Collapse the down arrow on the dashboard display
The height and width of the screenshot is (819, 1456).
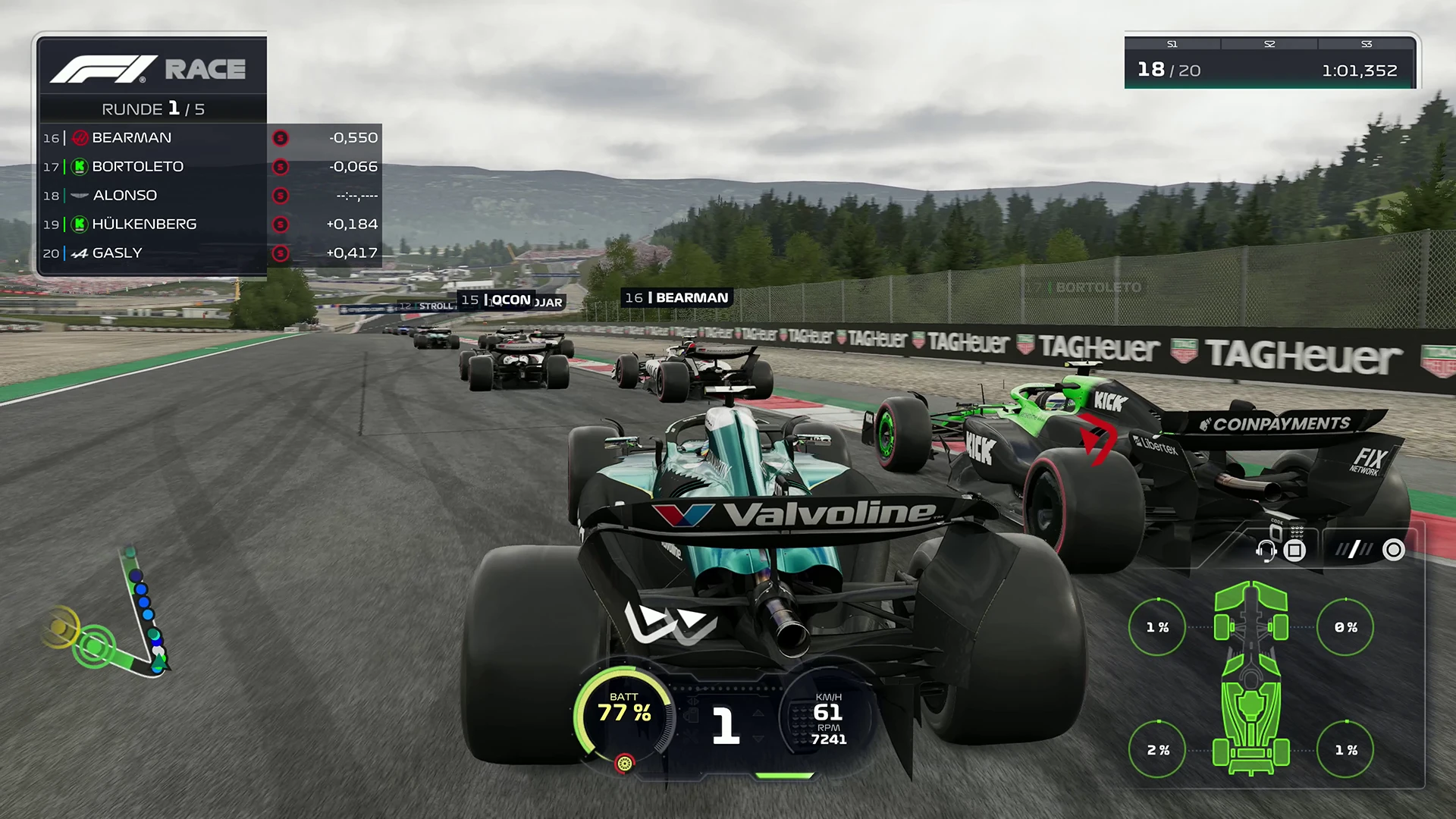pos(758,739)
